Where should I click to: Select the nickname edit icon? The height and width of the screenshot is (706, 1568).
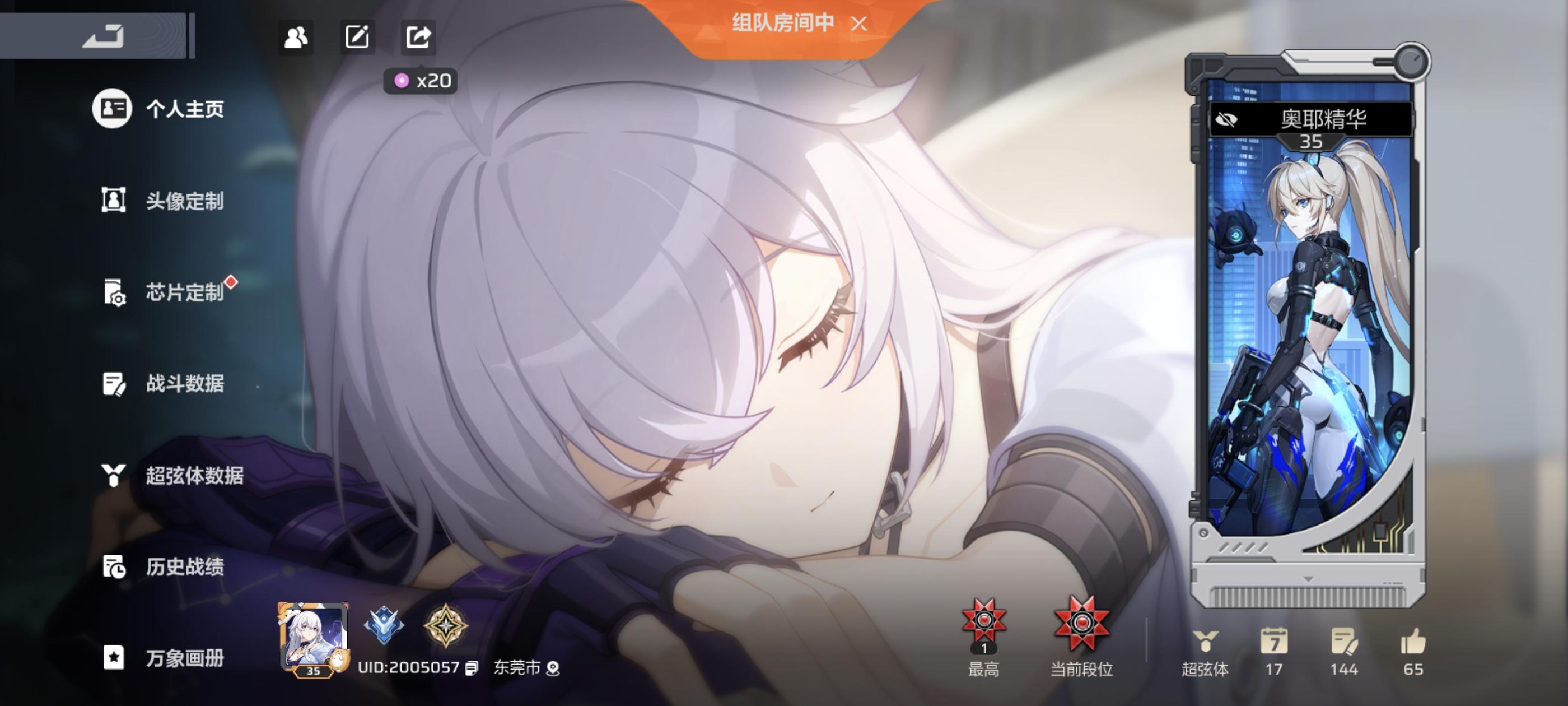(x=358, y=38)
